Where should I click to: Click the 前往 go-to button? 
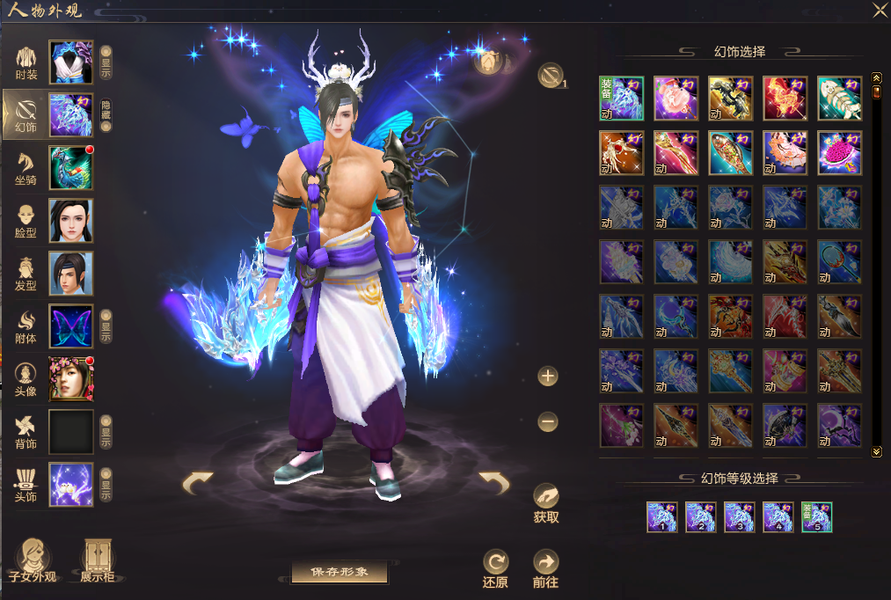[546, 568]
